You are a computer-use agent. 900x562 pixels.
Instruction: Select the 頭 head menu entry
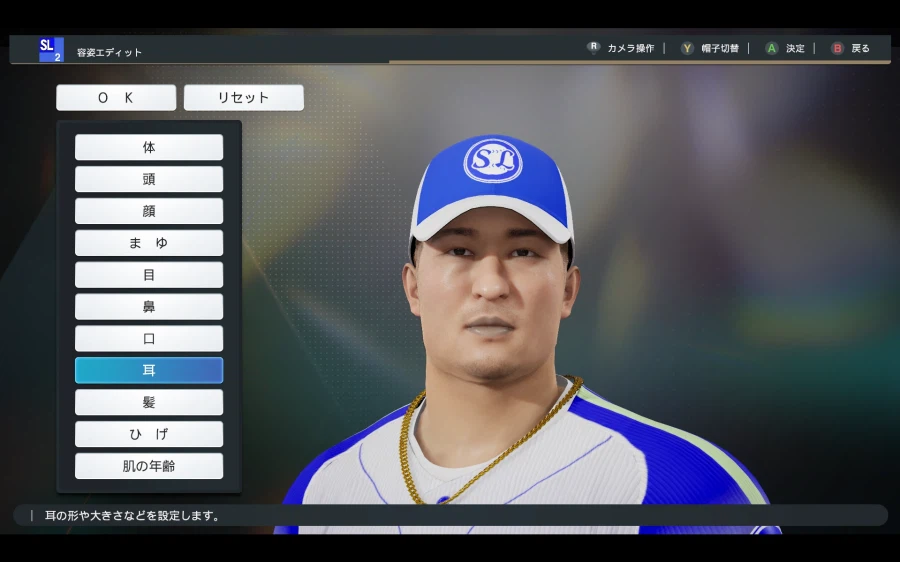pos(149,179)
